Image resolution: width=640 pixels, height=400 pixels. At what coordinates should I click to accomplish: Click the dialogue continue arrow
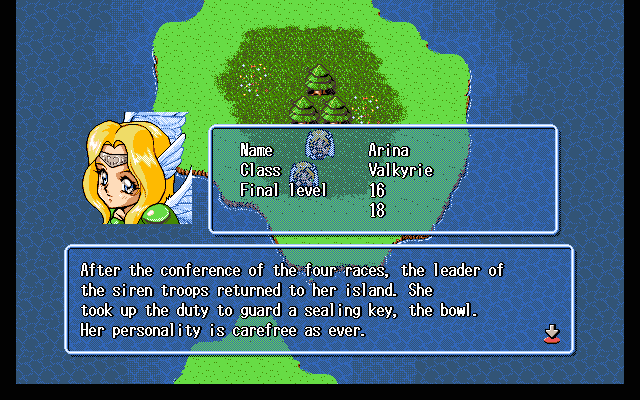[x=551, y=334]
